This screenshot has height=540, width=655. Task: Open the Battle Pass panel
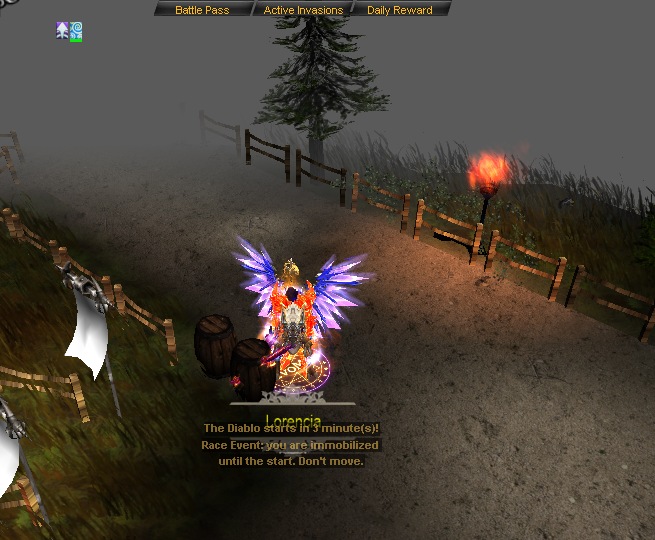tap(202, 10)
